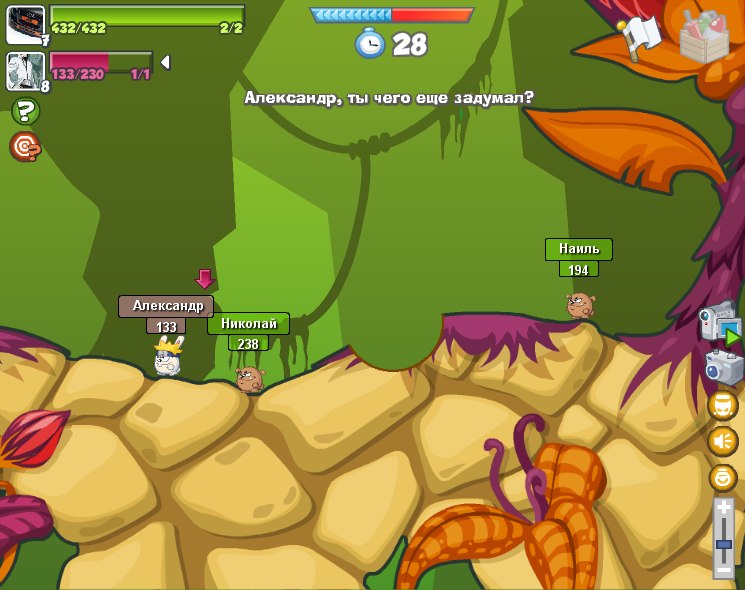Click the Николай name tag
This screenshot has height=590, width=745.
(248, 324)
